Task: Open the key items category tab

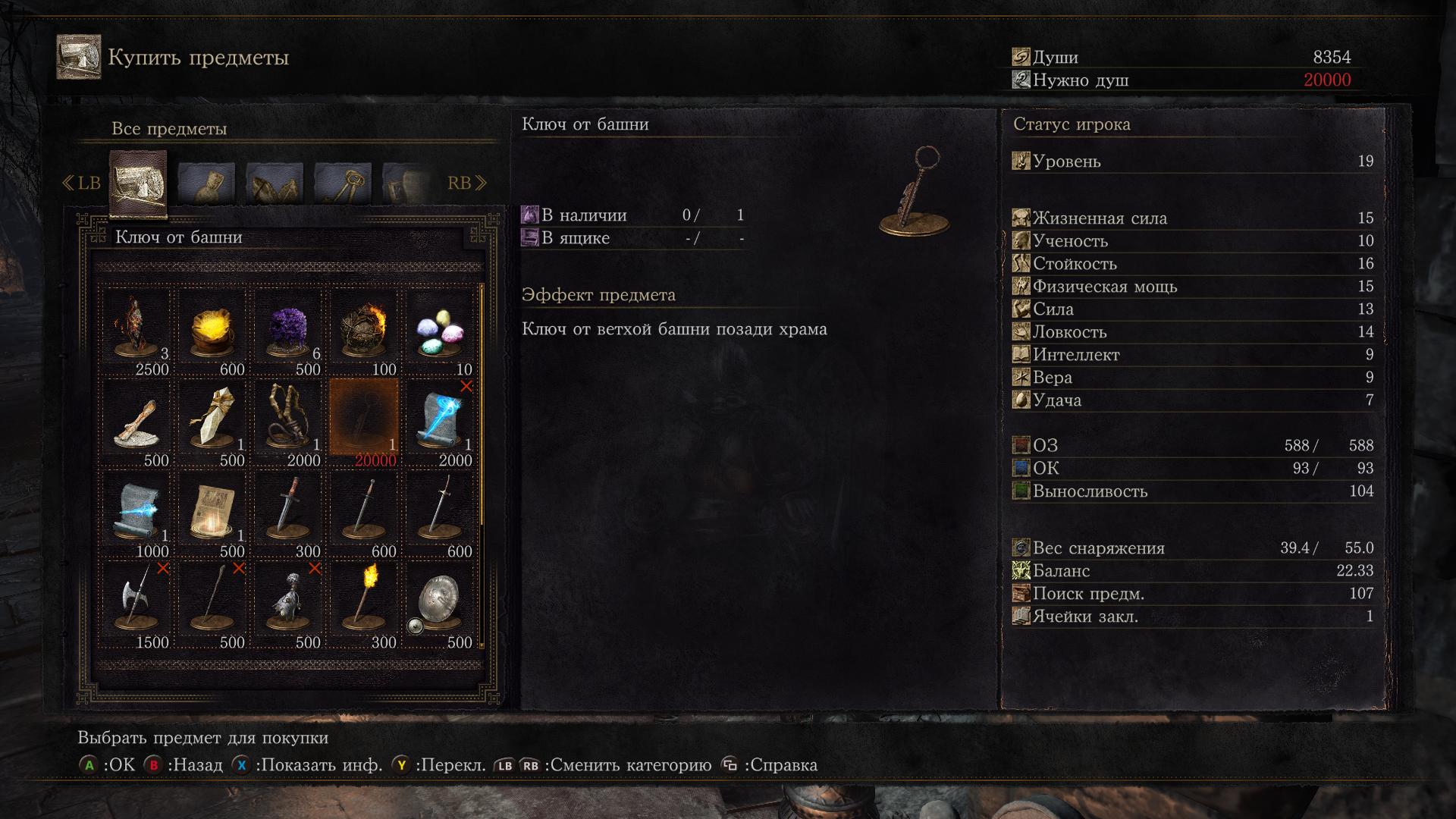Action: [x=343, y=184]
